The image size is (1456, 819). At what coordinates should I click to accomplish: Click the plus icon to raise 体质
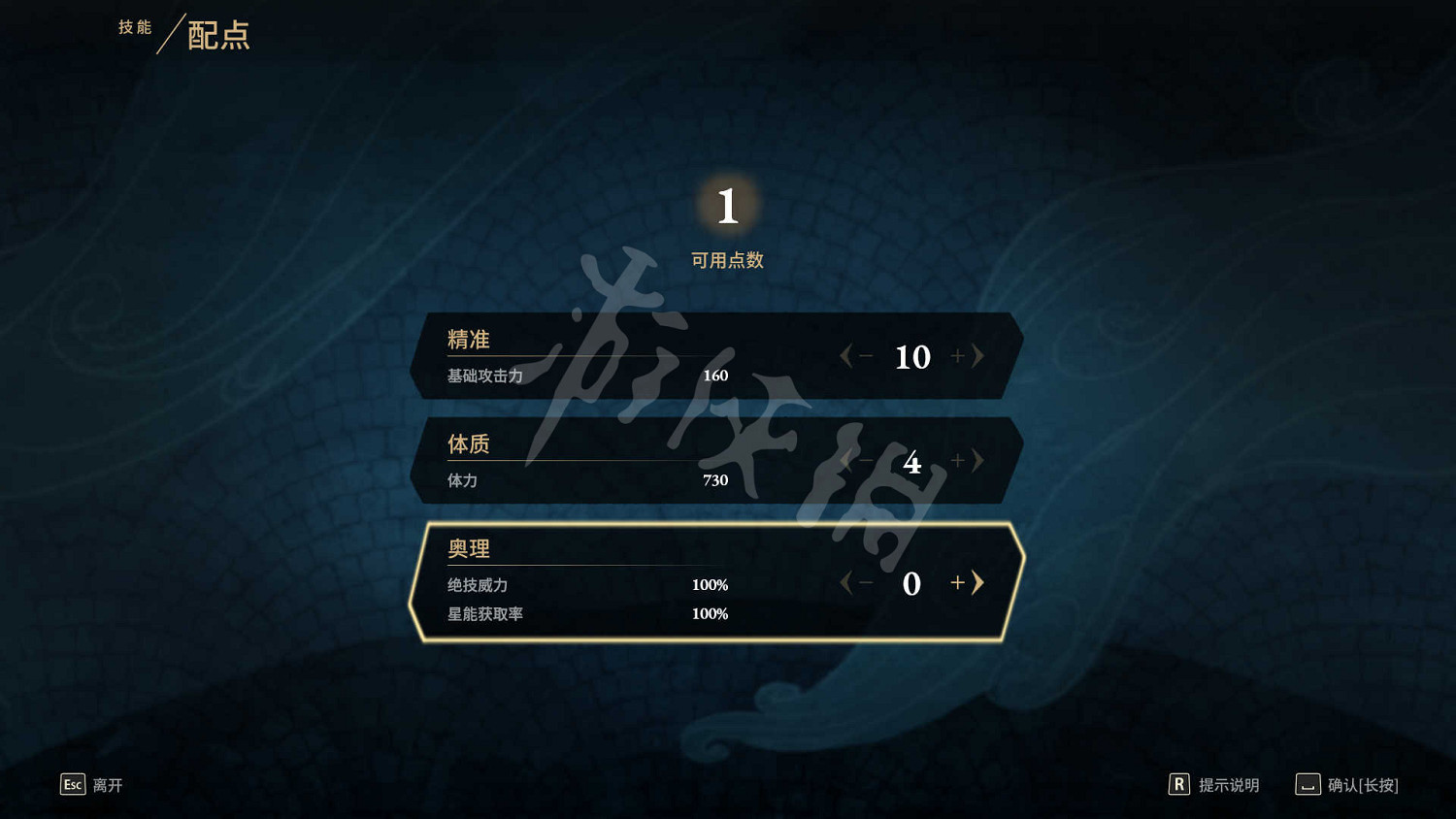[956, 461]
